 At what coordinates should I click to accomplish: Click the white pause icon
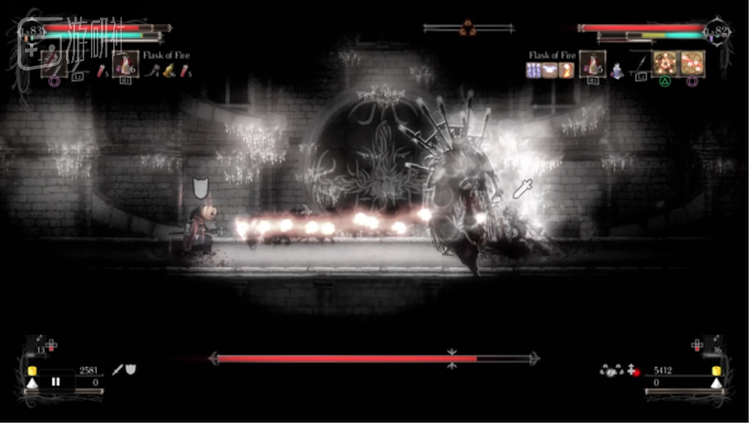pos(56,381)
